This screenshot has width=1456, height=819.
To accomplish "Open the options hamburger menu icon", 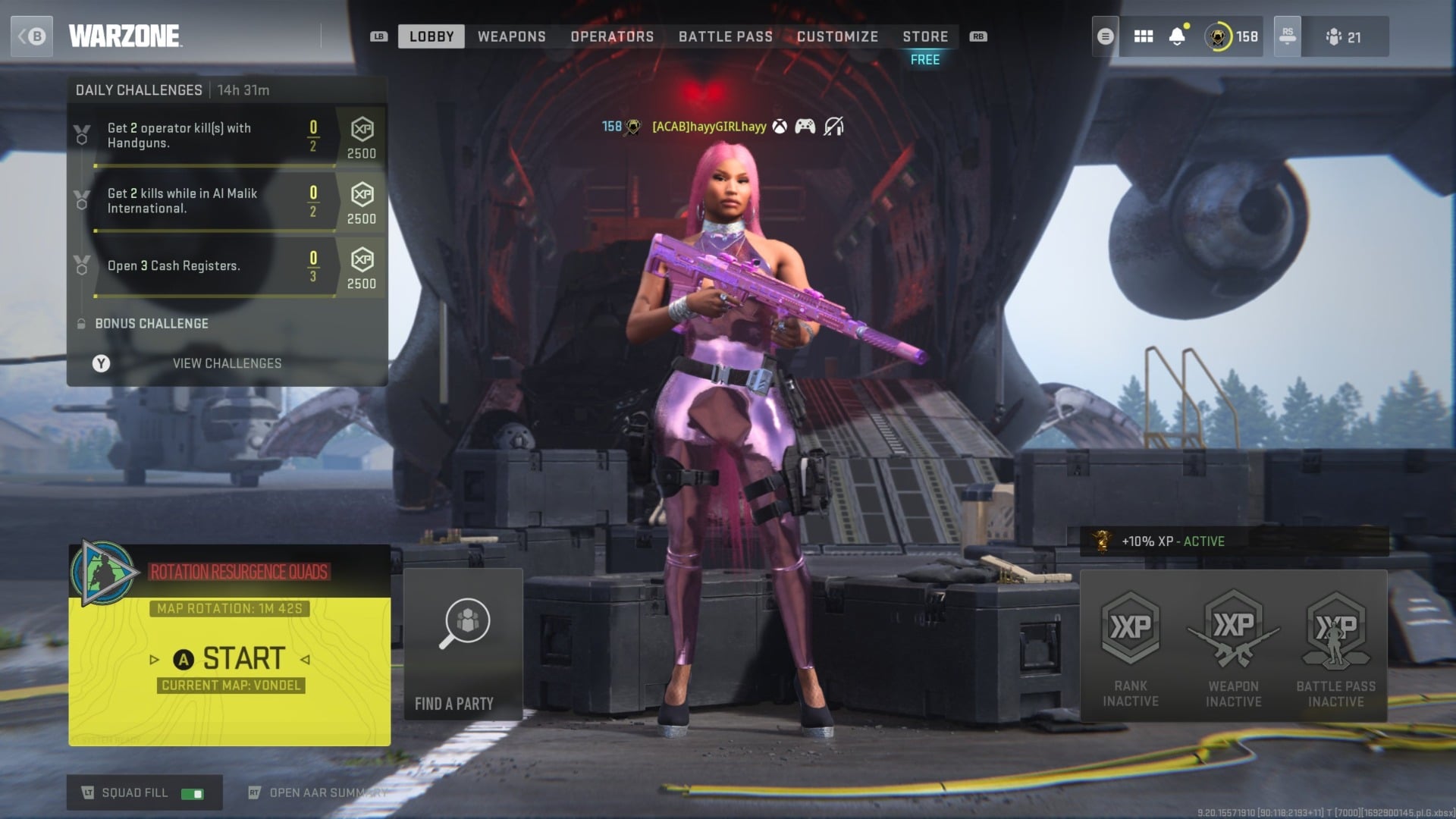I will pos(1105,36).
